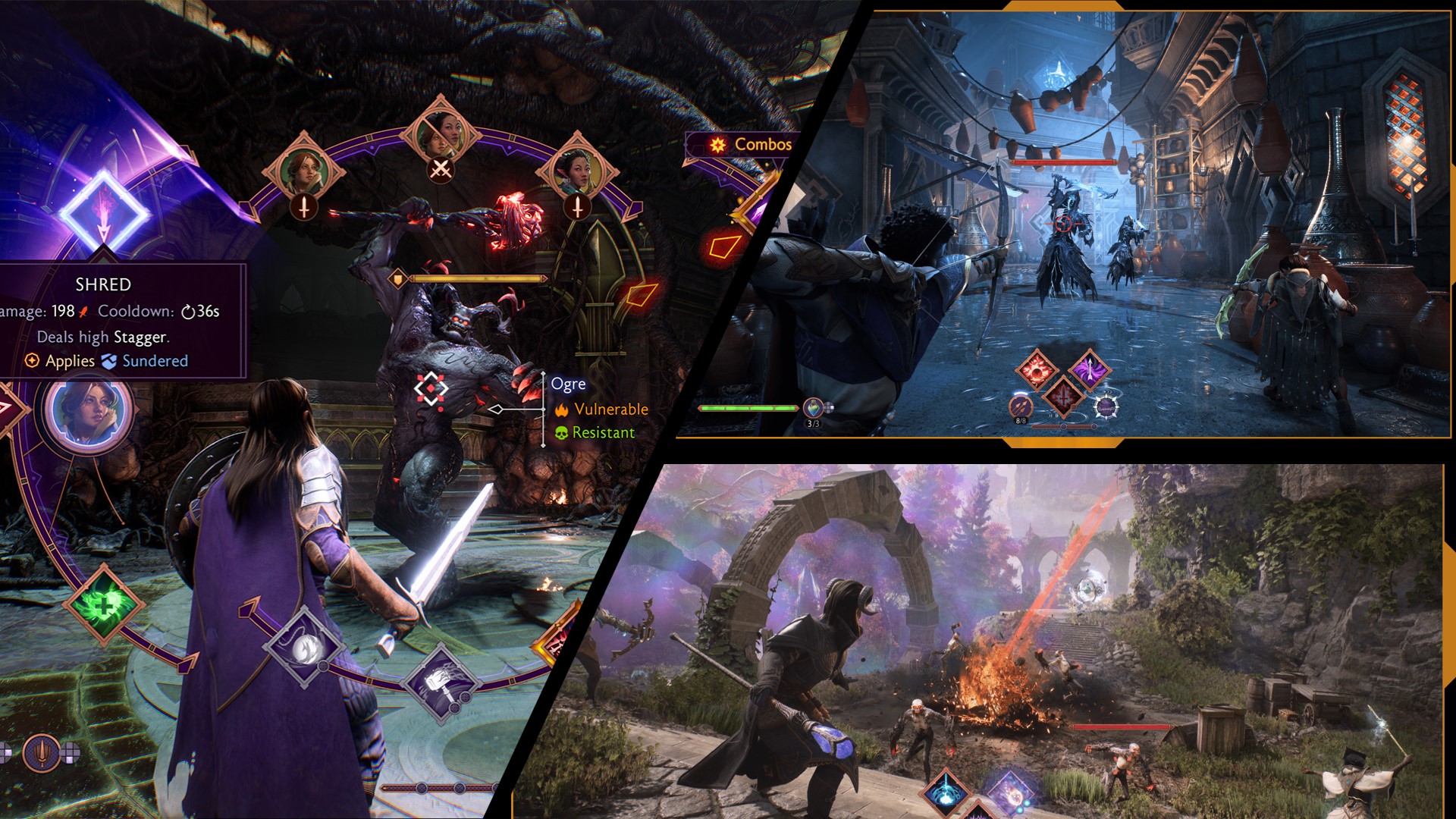This screenshot has width=1456, height=819.
Task: Toggle the Resistant skull indicator on the Ogre
Action: [x=596, y=431]
